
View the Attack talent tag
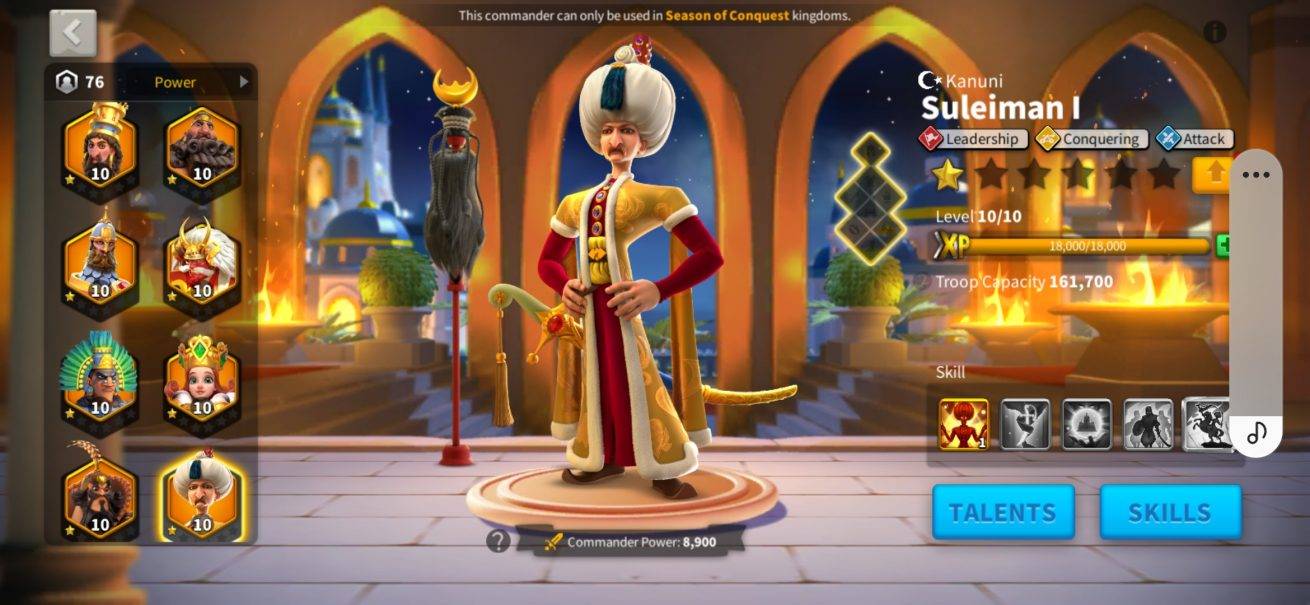pos(1195,140)
